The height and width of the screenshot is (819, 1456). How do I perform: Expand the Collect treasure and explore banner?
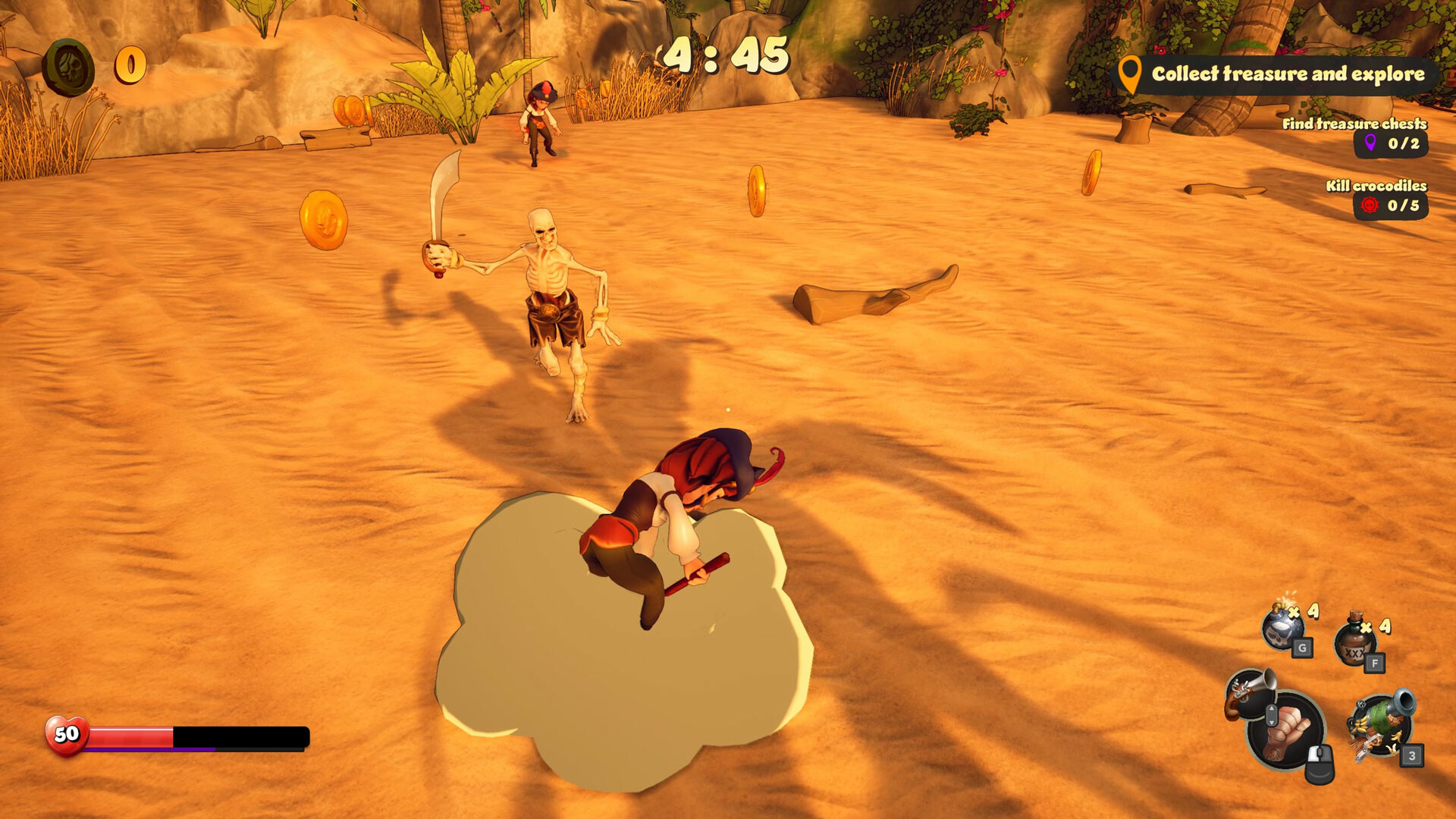click(x=1289, y=75)
